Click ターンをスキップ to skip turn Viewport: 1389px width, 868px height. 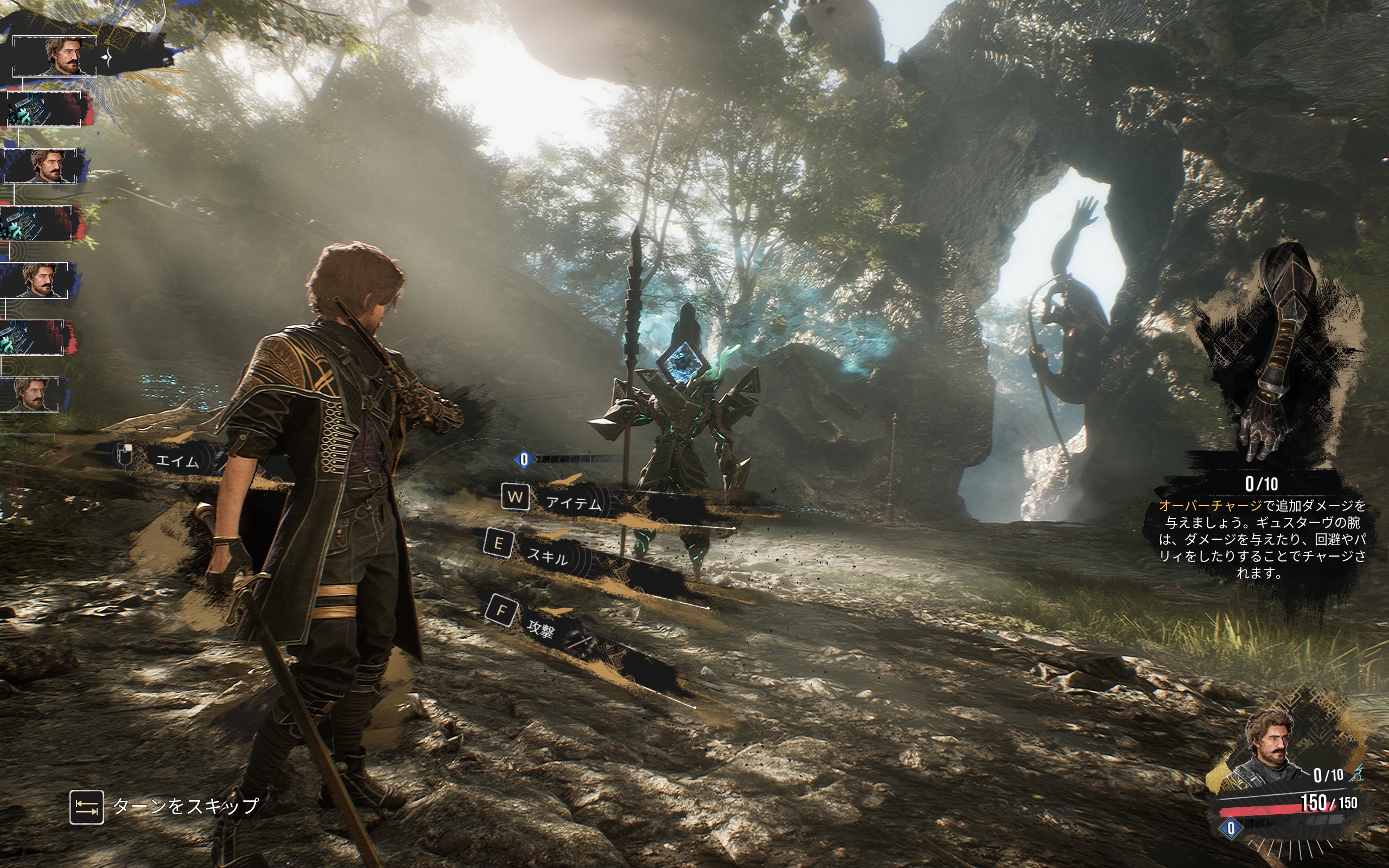[x=185, y=806]
